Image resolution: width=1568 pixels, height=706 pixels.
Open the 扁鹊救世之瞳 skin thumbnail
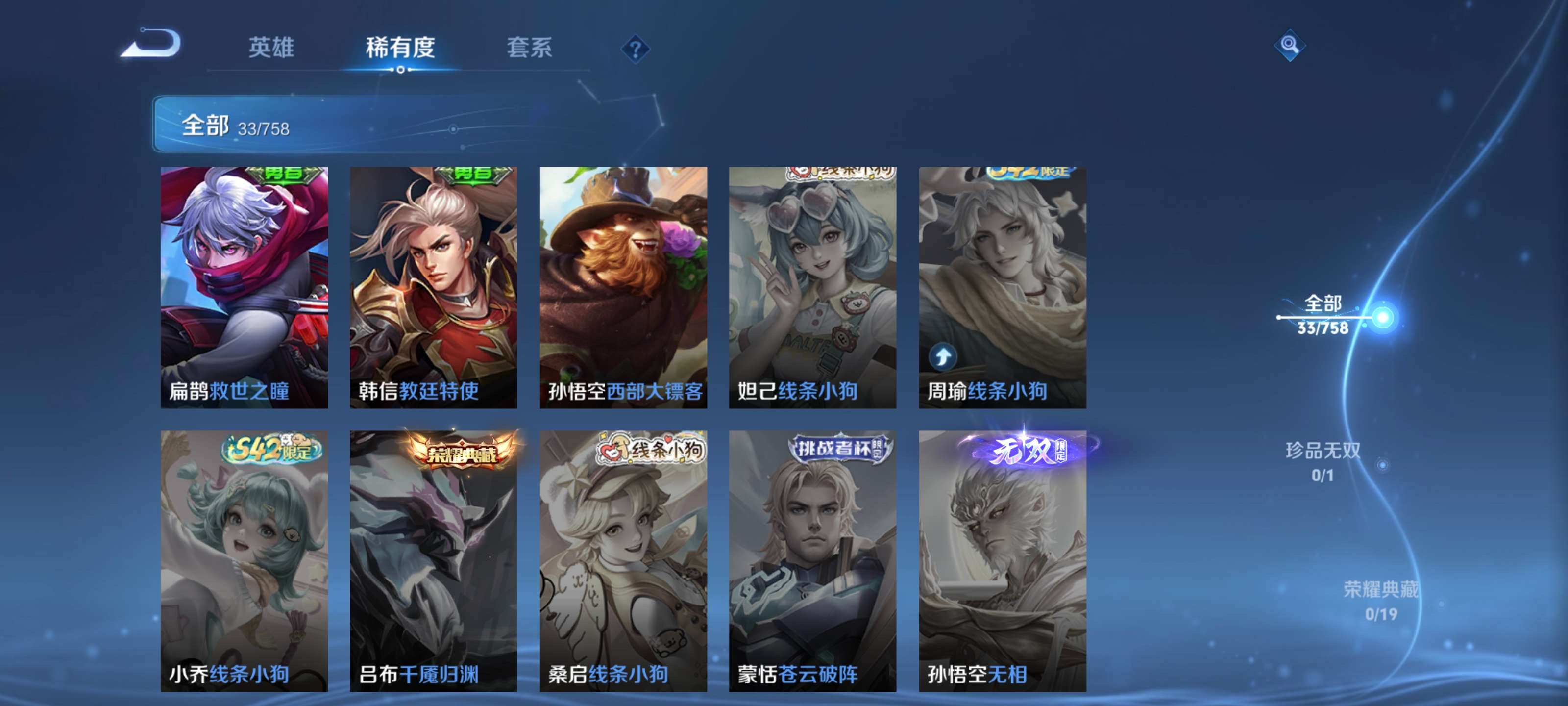pyautogui.click(x=244, y=286)
